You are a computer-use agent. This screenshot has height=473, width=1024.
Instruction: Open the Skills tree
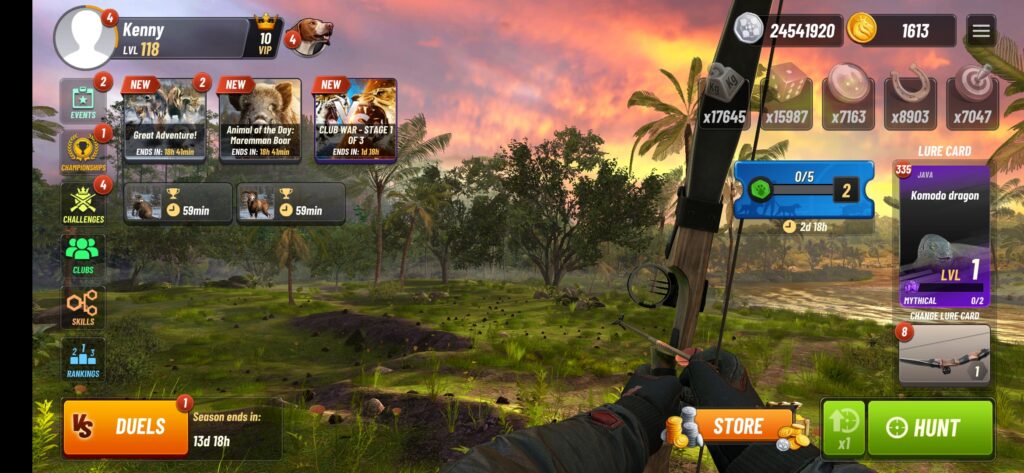click(x=83, y=307)
